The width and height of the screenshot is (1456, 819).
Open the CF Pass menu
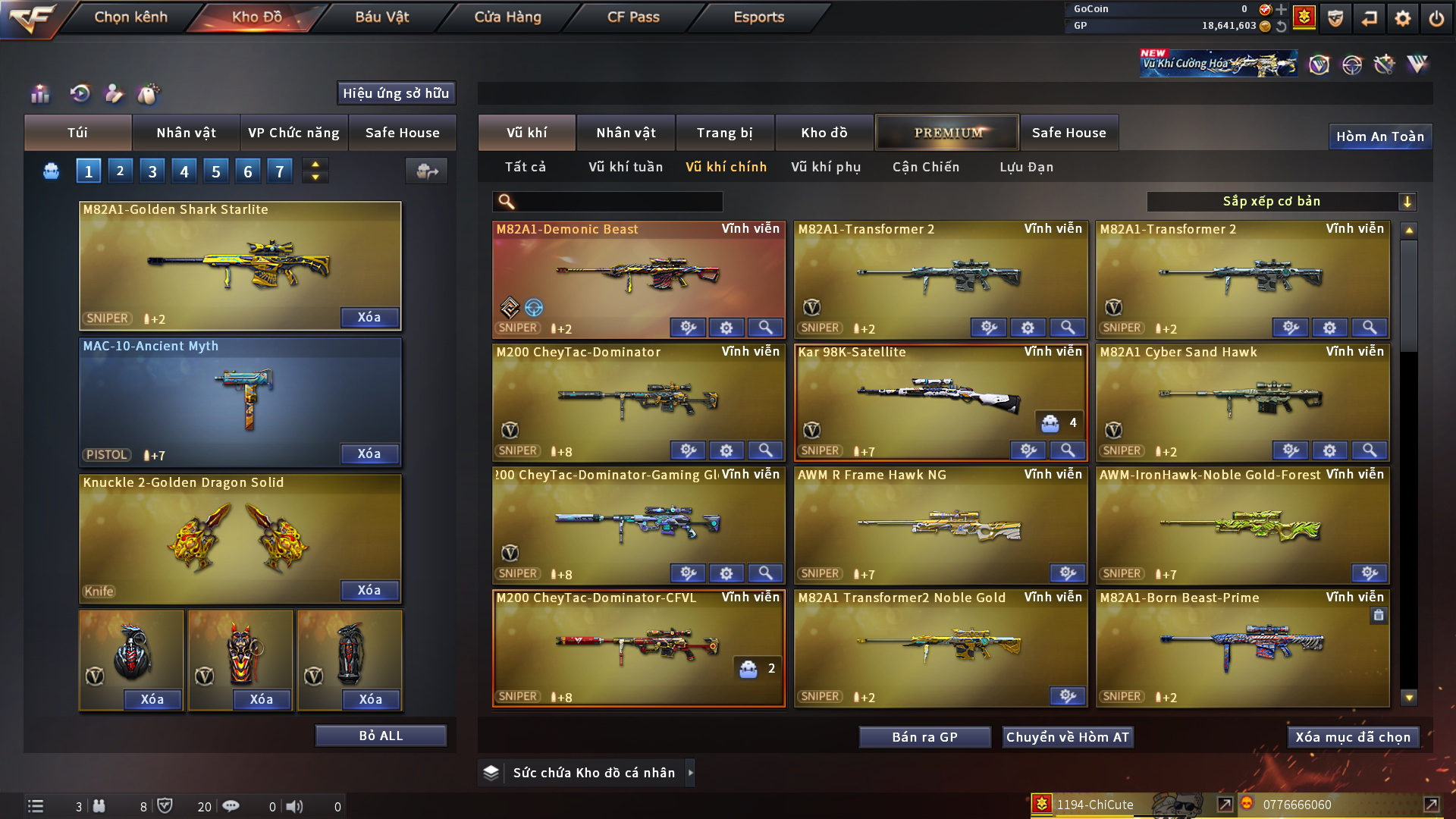click(x=633, y=17)
